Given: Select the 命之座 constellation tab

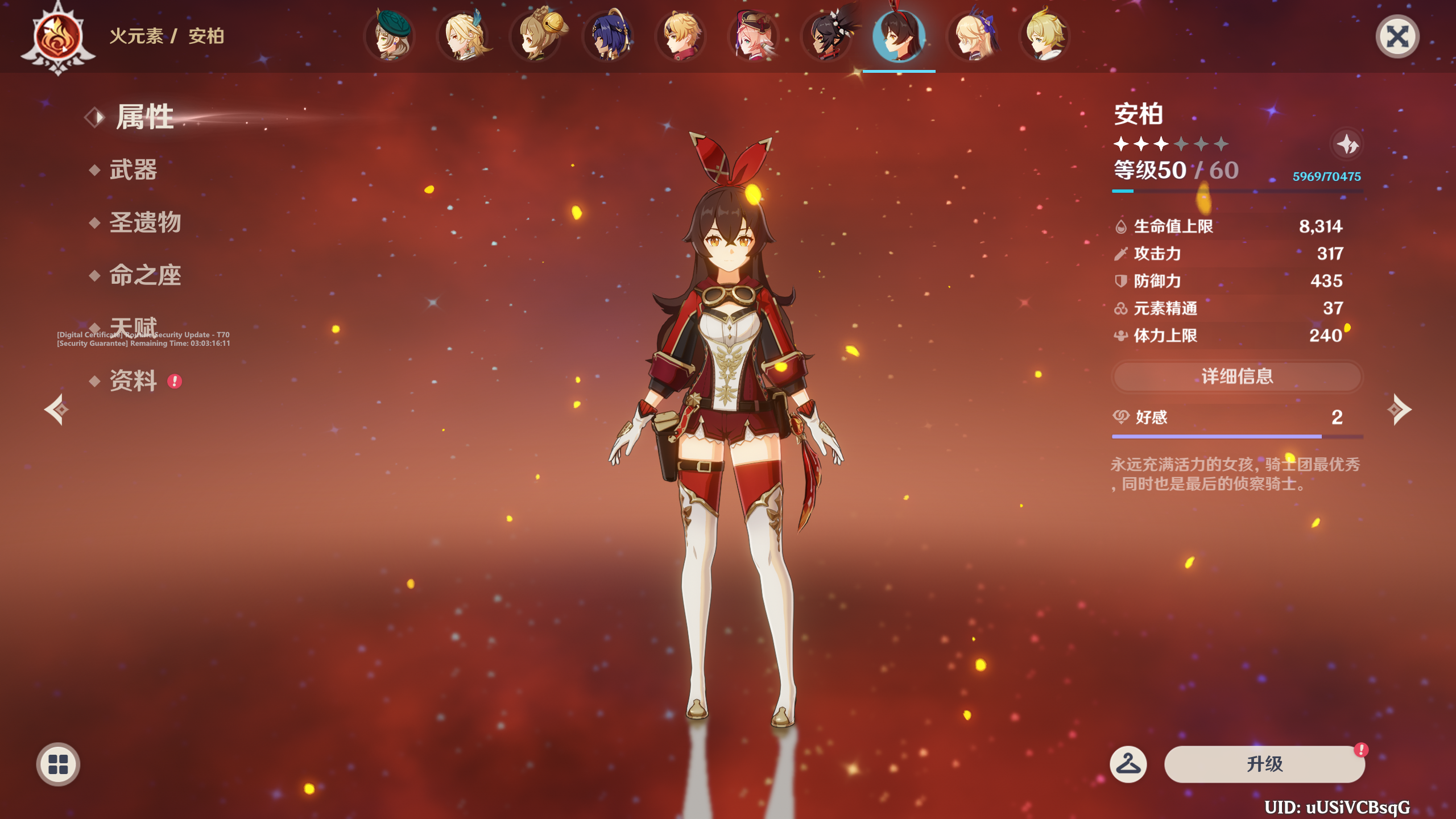Looking at the screenshot, I should (145, 276).
